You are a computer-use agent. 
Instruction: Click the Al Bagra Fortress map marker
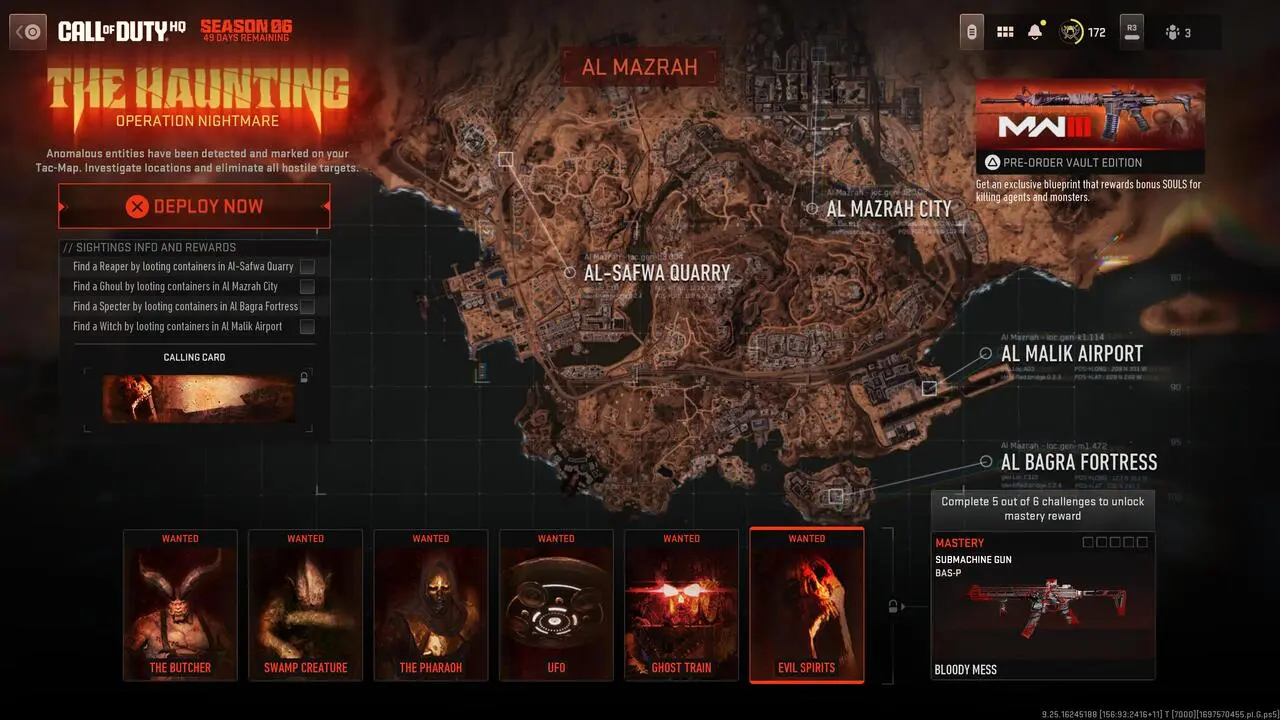click(988, 461)
